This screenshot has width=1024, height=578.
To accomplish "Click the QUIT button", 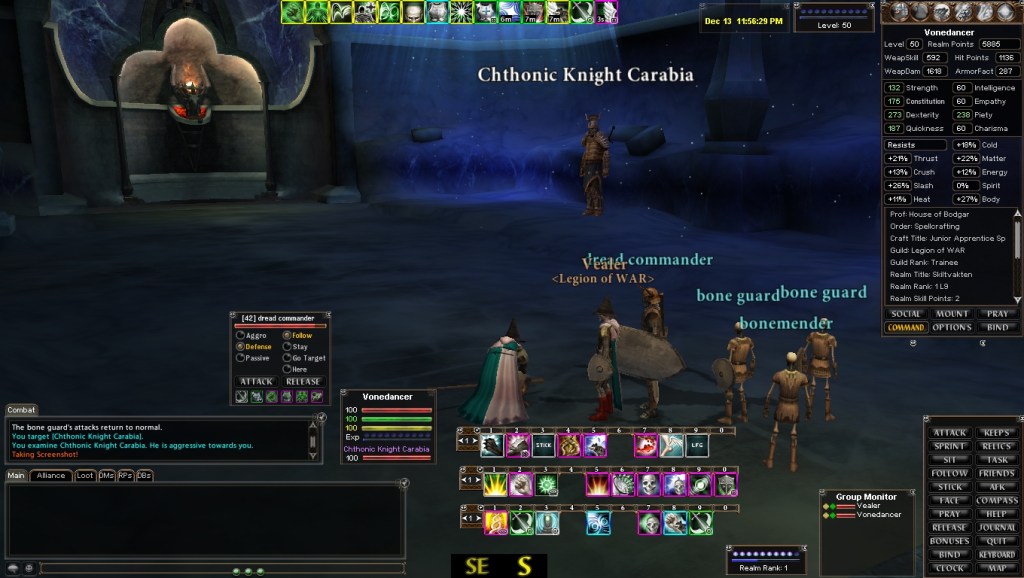I will (x=996, y=541).
